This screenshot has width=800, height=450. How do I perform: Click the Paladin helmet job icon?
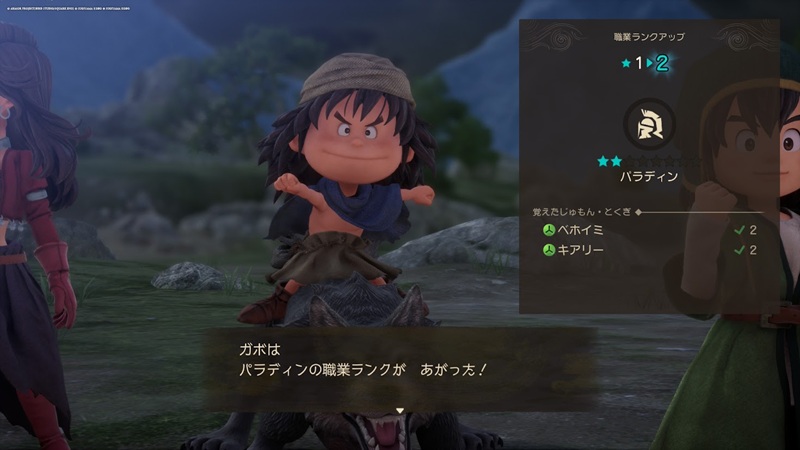coord(648,124)
